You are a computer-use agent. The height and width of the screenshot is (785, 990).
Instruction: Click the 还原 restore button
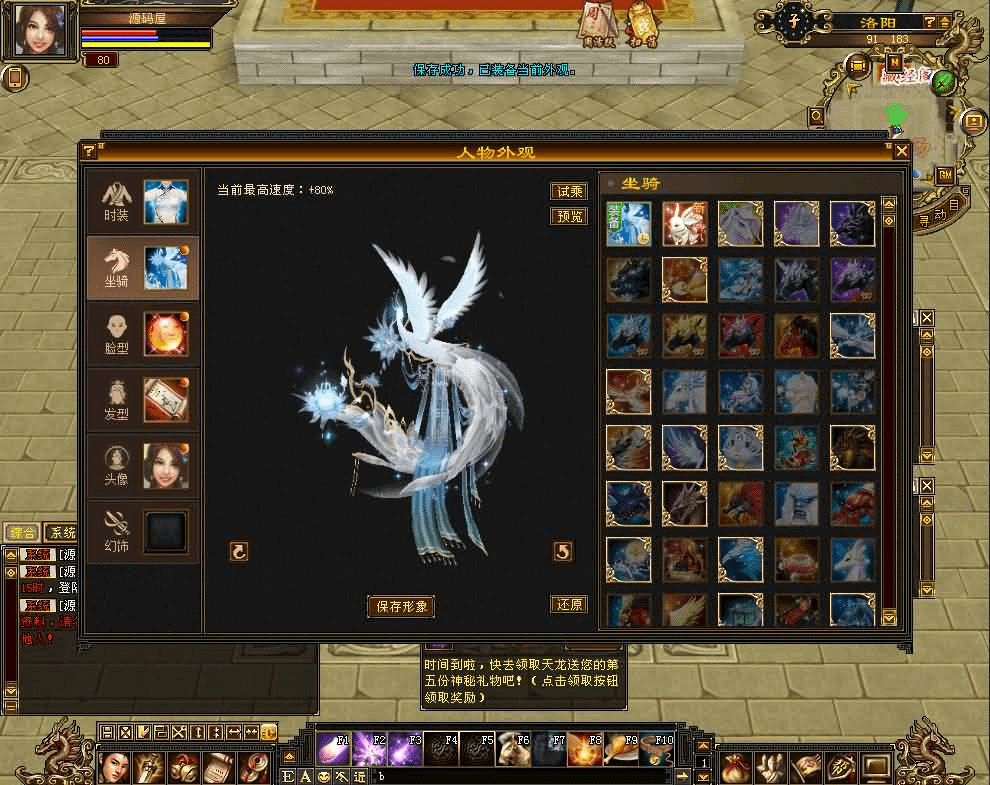569,604
